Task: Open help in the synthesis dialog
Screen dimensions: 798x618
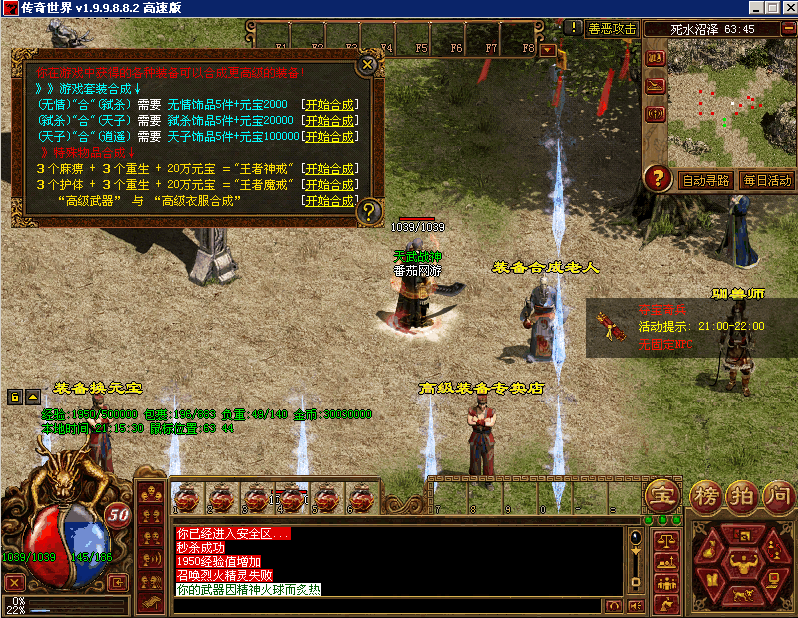Action: coord(369,210)
